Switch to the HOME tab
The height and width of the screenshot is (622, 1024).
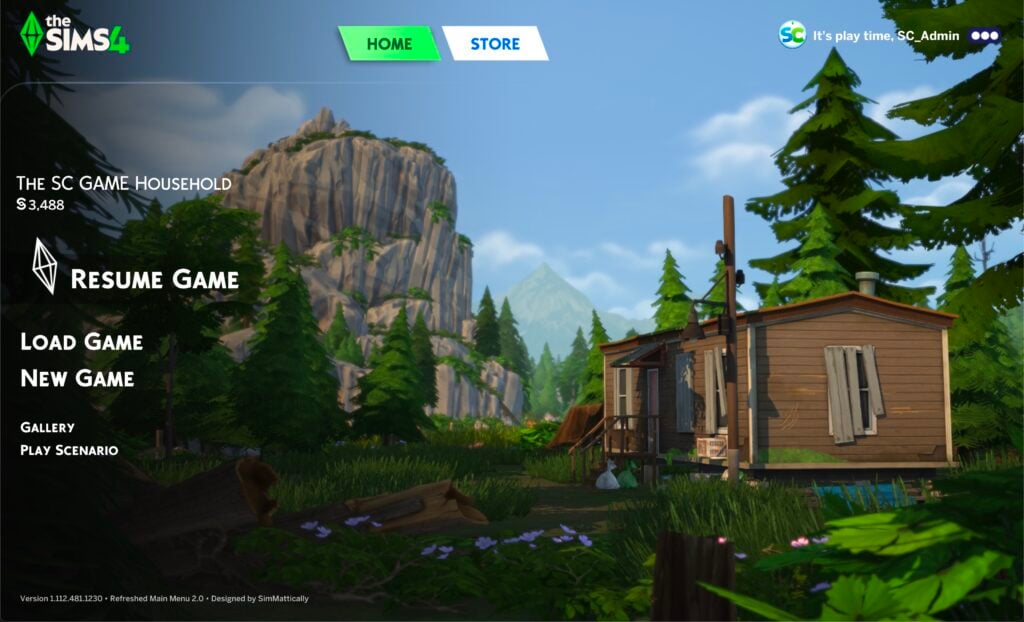coord(389,44)
